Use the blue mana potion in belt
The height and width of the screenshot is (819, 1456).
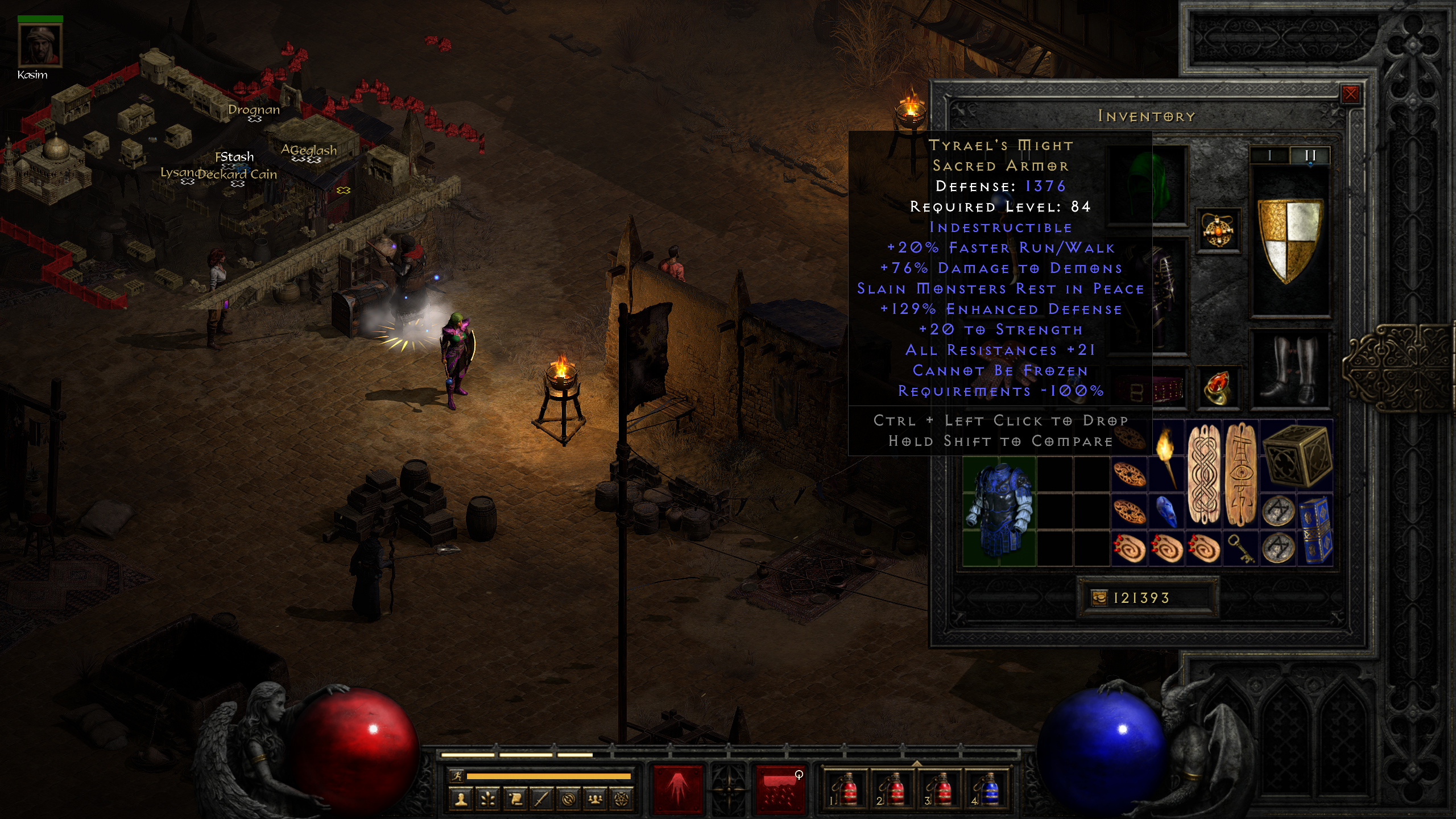click(988, 789)
